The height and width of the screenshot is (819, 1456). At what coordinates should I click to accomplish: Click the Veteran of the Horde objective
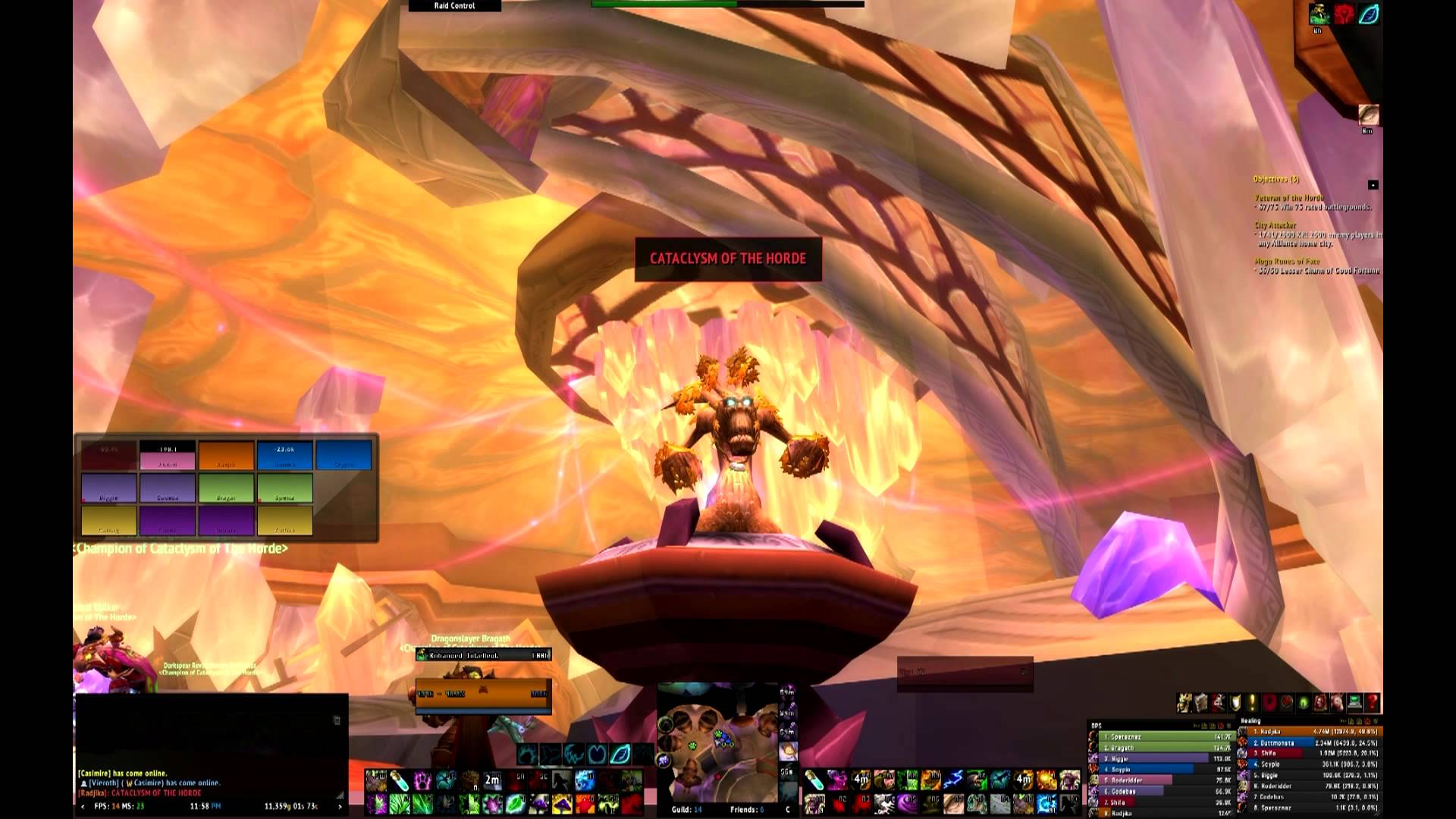point(1289,198)
